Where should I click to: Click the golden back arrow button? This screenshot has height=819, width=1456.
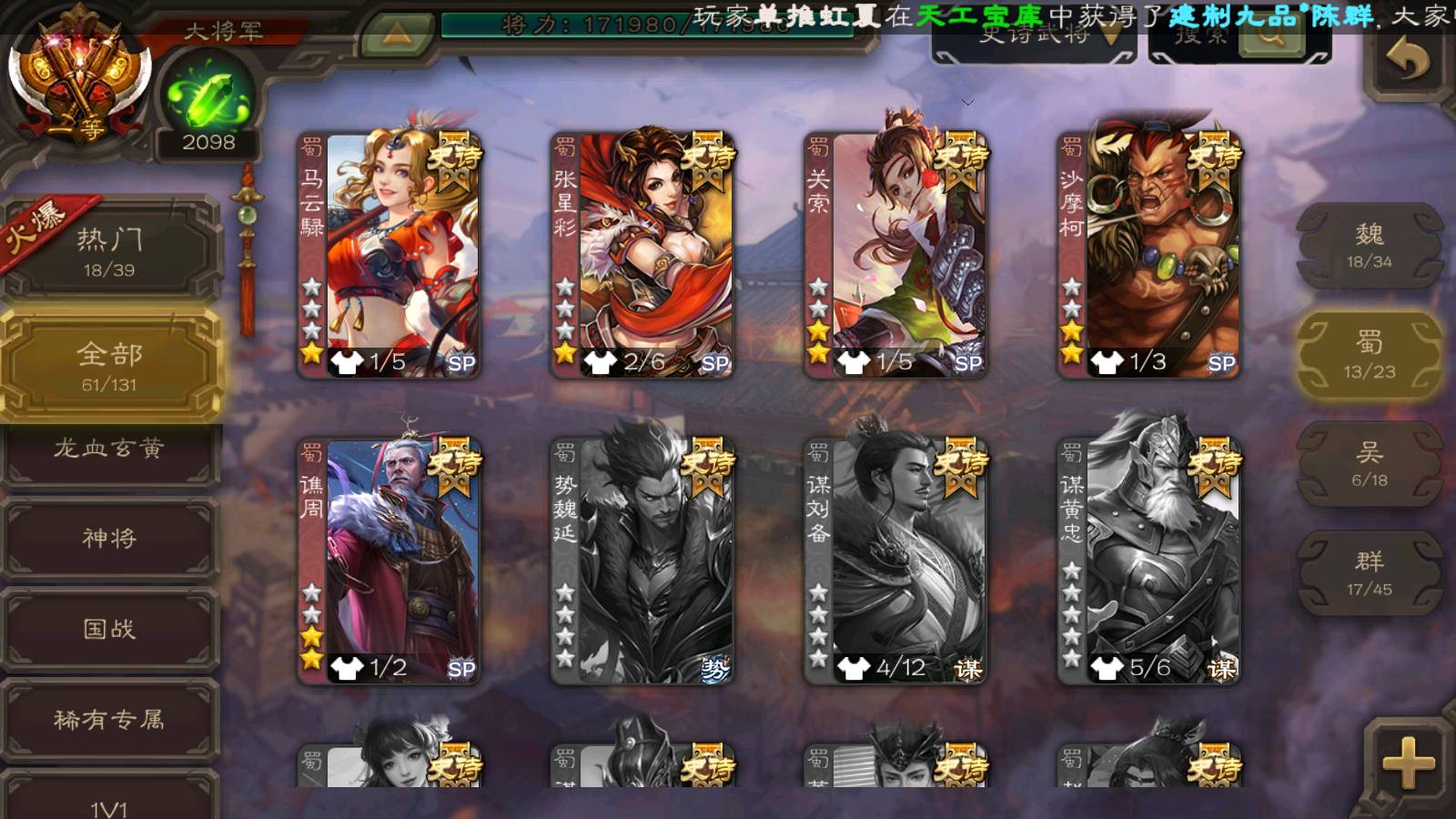click(1407, 61)
